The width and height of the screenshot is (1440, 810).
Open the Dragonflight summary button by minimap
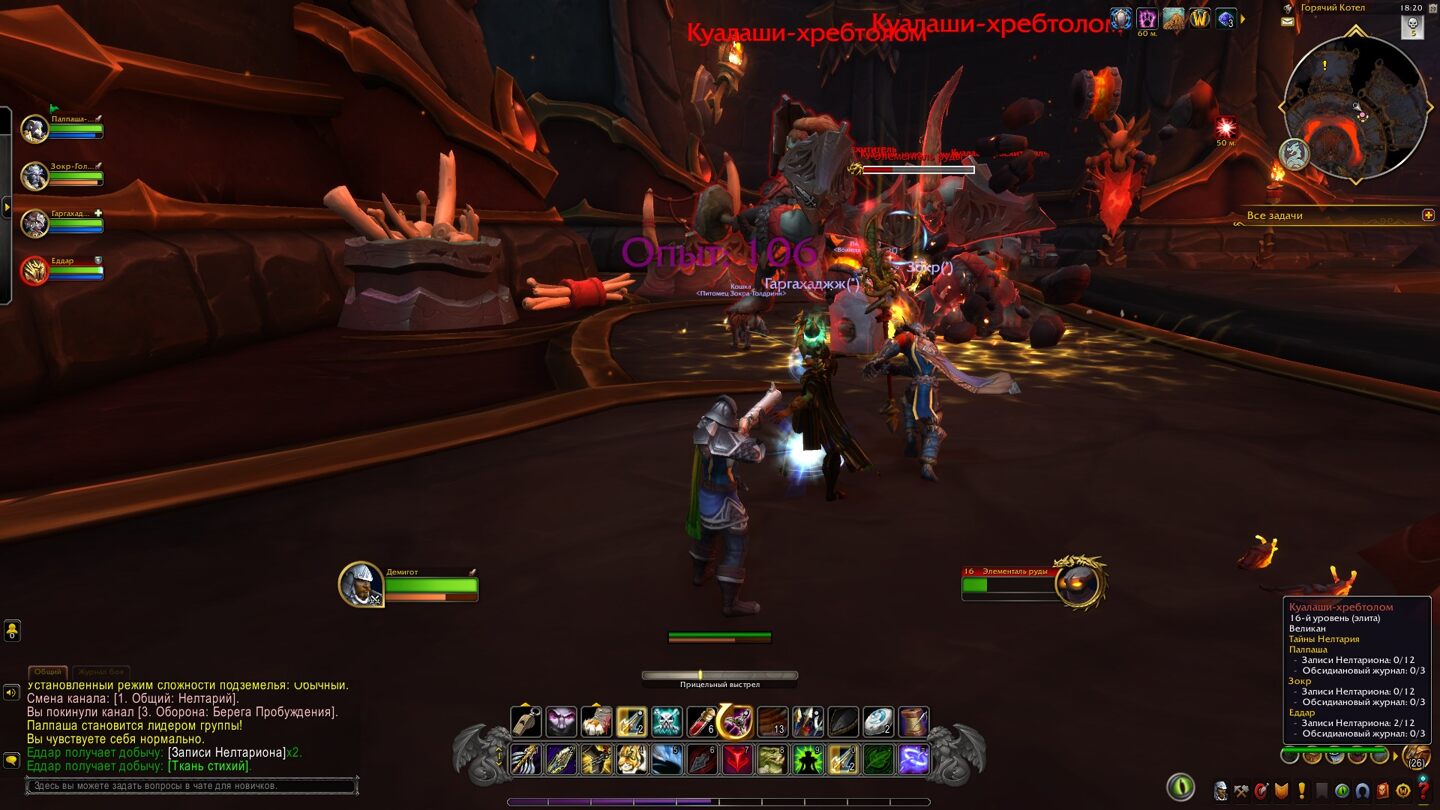point(1294,154)
